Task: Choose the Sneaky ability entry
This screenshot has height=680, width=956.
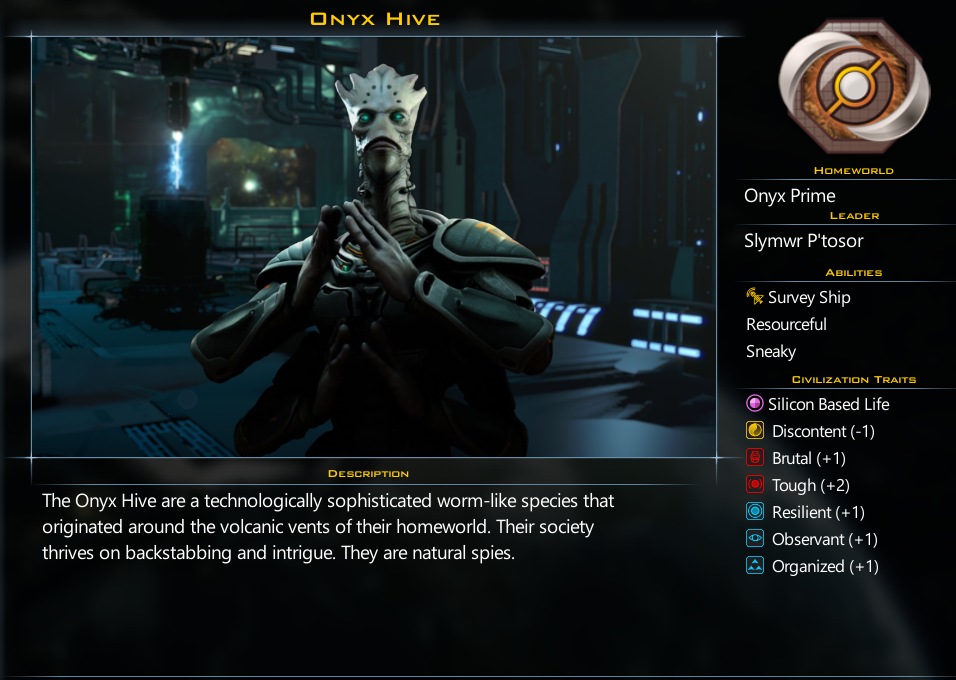Action: tap(771, 351)
